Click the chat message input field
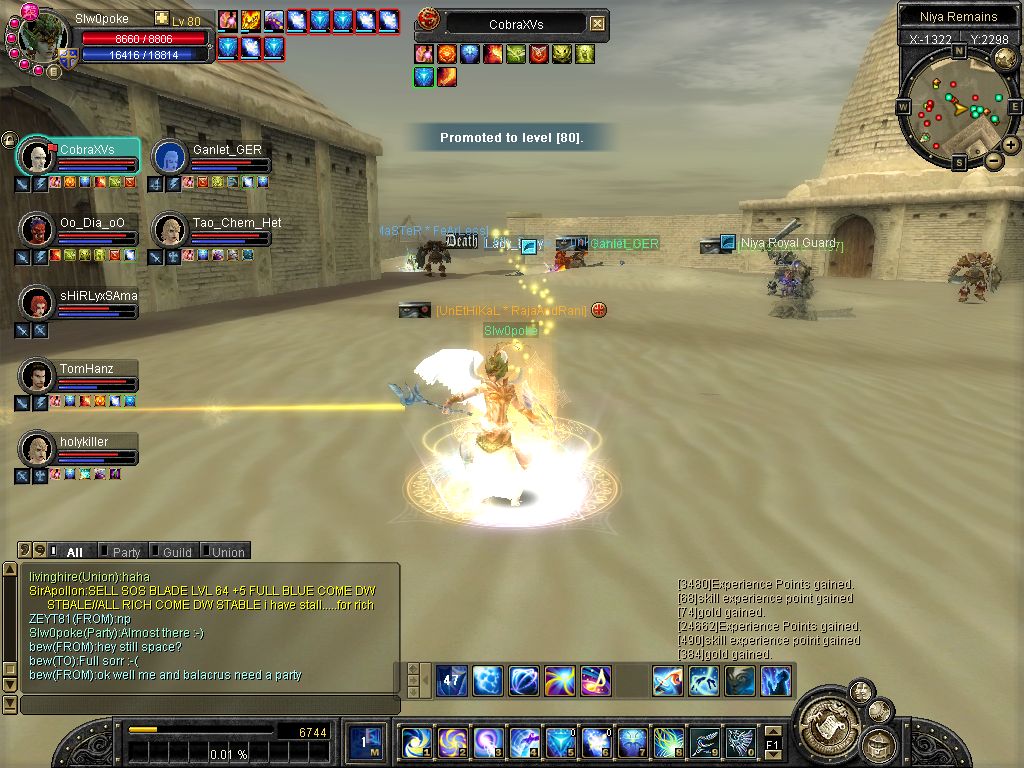 pyautogui.click(x=208, y=705)
